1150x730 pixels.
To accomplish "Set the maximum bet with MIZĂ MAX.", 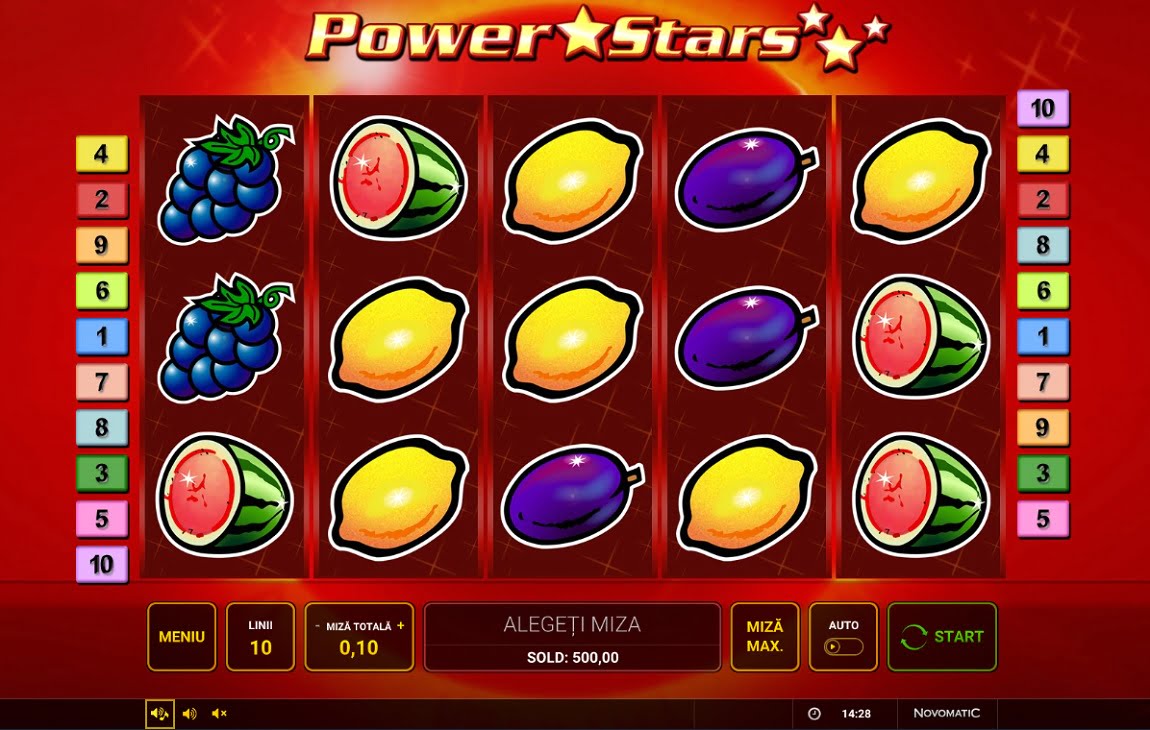I will [764, 637].
